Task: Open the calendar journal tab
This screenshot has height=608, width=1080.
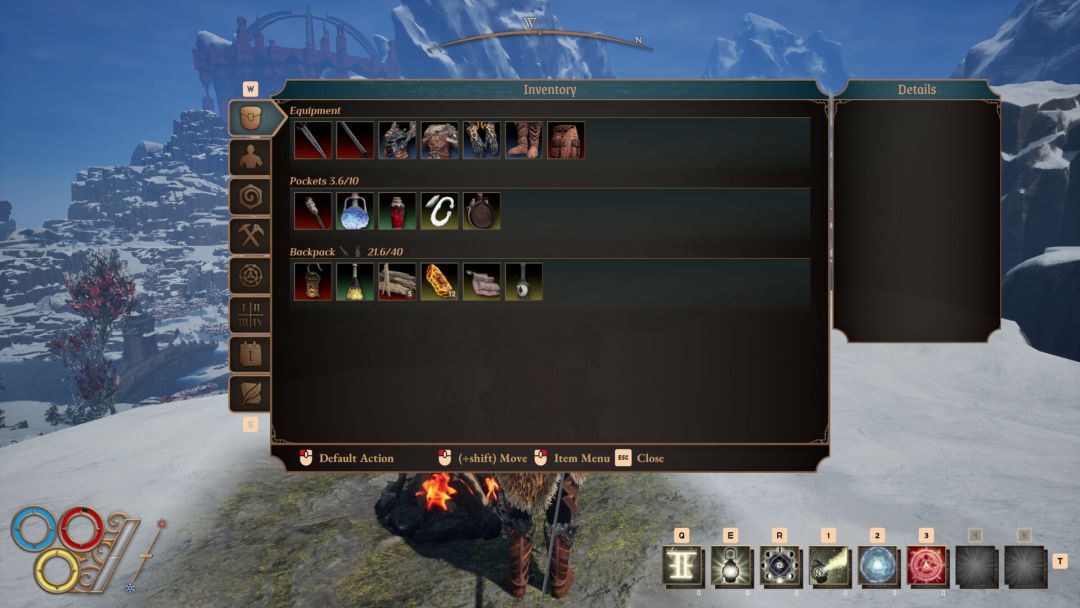Action: [250, 354]
